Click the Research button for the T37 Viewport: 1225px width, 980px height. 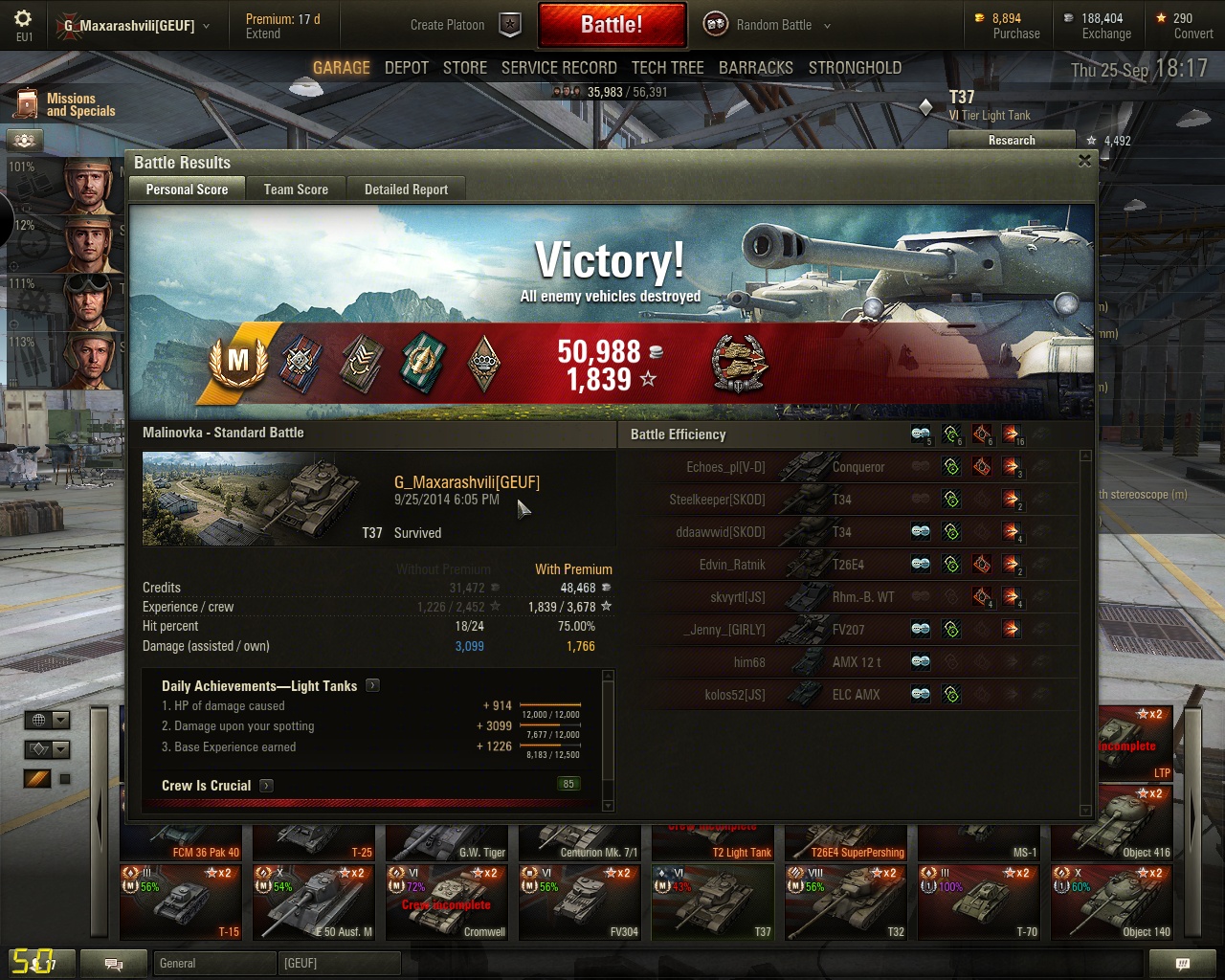pos(1012,140)
